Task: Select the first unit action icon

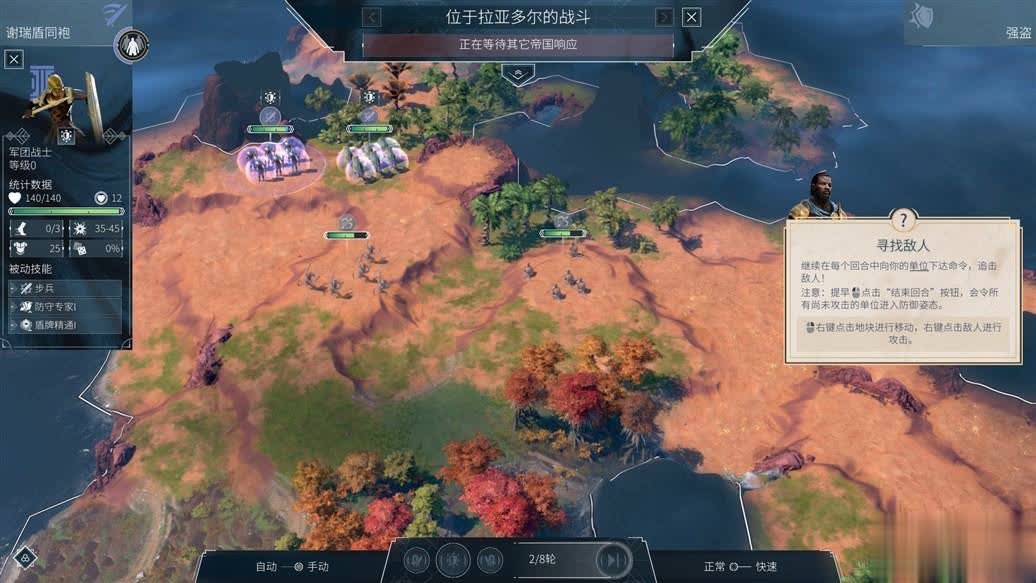Action: [x=418, y=560]
